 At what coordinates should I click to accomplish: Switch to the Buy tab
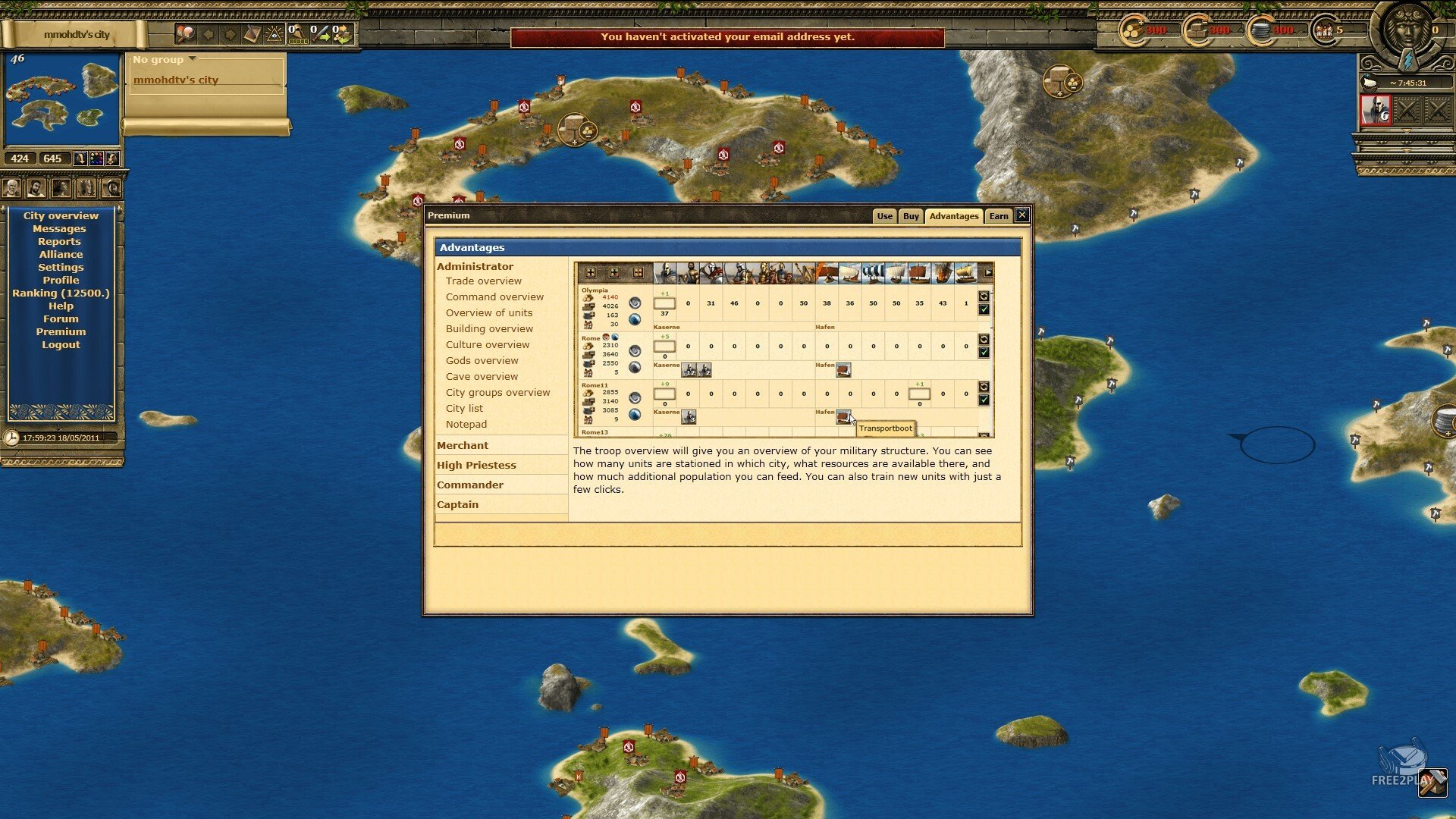click(x=911, y=216)
